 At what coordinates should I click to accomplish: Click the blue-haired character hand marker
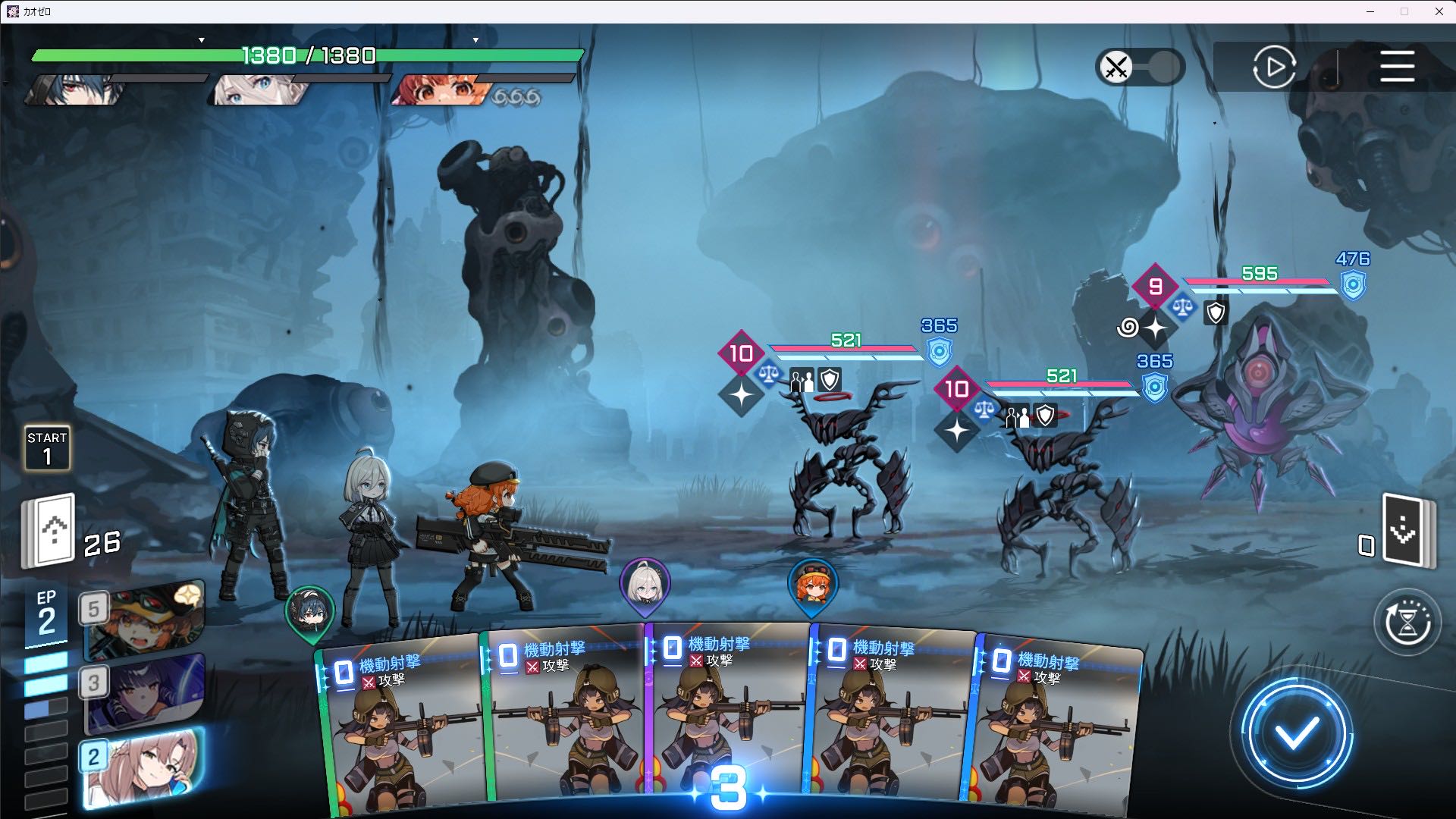pyautogui.click(x=310, y=611)
